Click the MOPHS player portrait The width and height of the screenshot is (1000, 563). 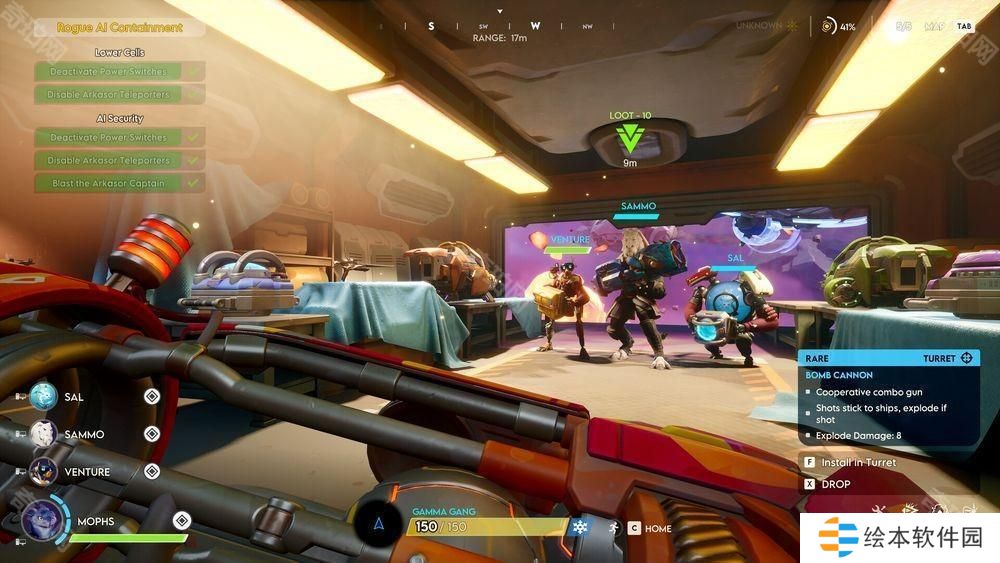[40, 520]
